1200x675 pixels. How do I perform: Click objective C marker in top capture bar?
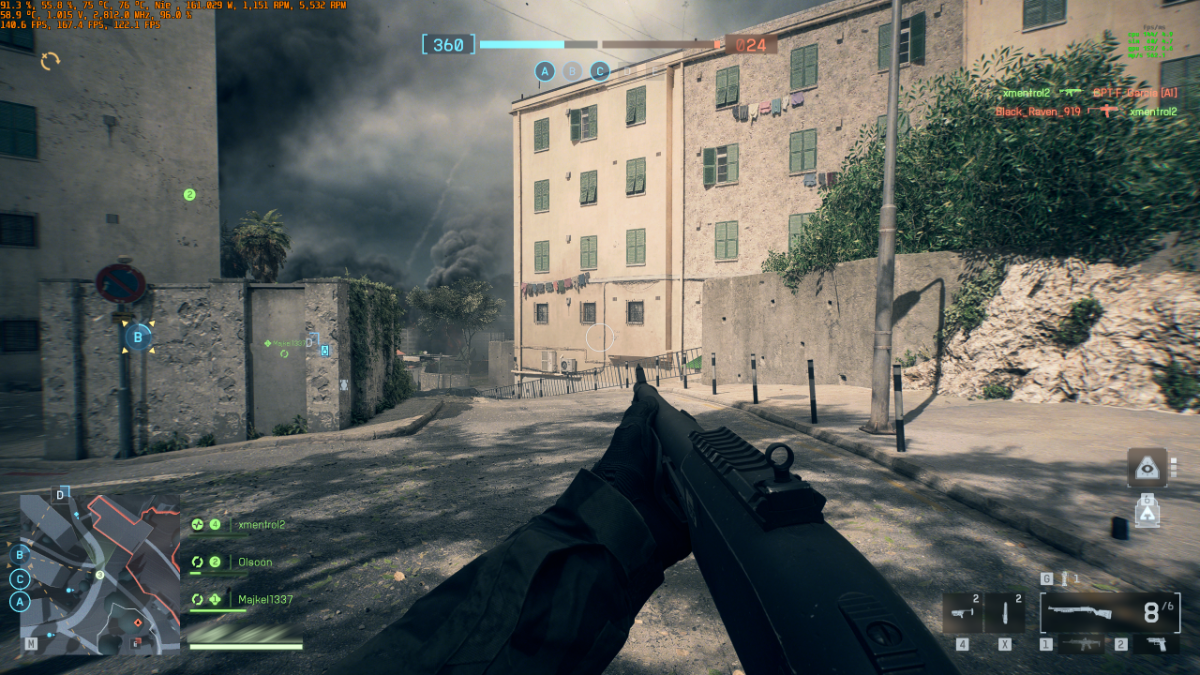pos(599,71)
